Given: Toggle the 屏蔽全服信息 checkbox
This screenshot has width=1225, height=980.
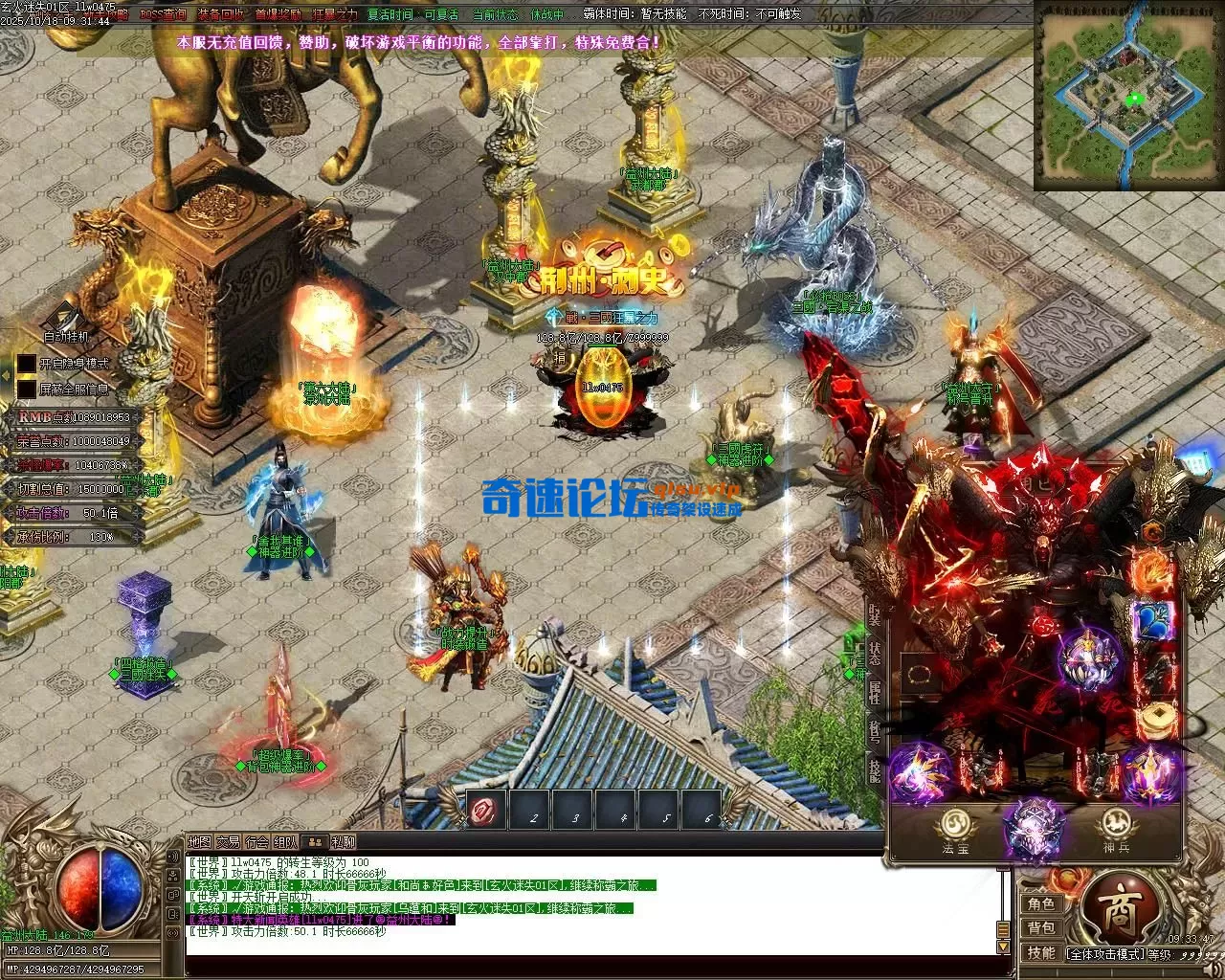Looking at the screenshot, I should 27,389.
